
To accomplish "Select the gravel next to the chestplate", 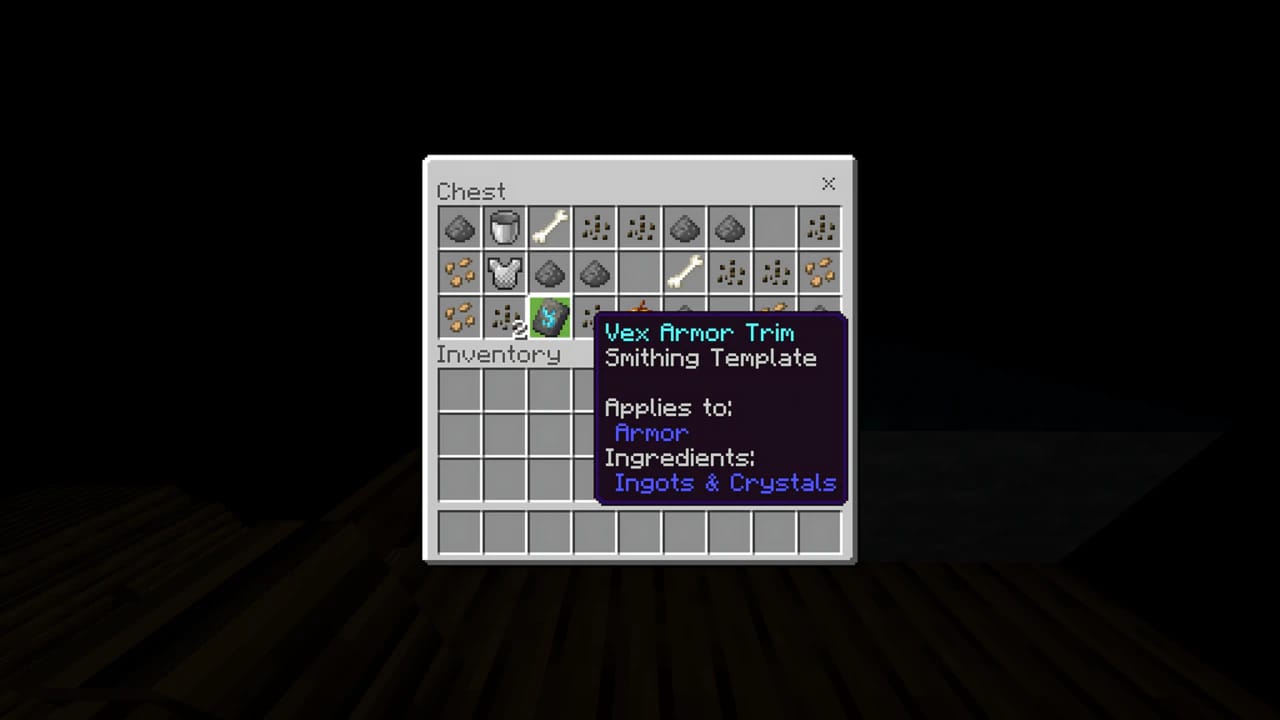I will pos(549,273).
